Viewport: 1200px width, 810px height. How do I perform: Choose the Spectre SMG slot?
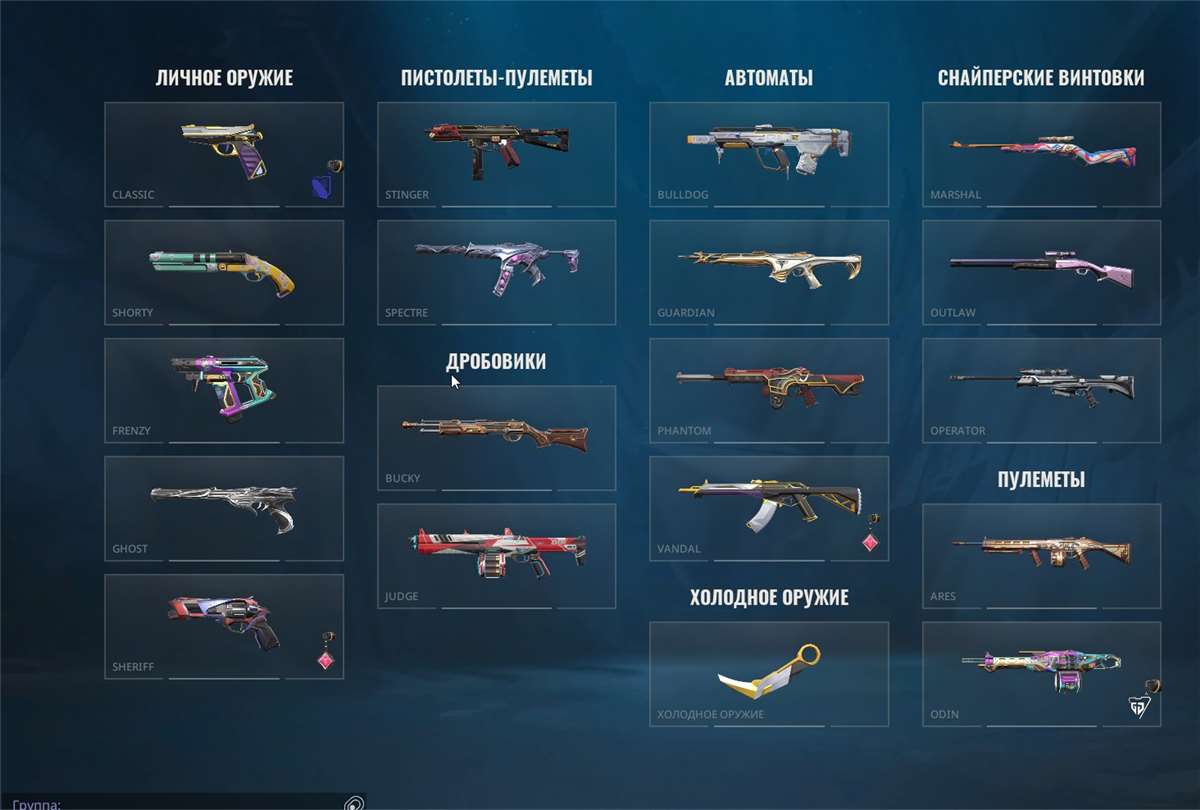[496, 272]
